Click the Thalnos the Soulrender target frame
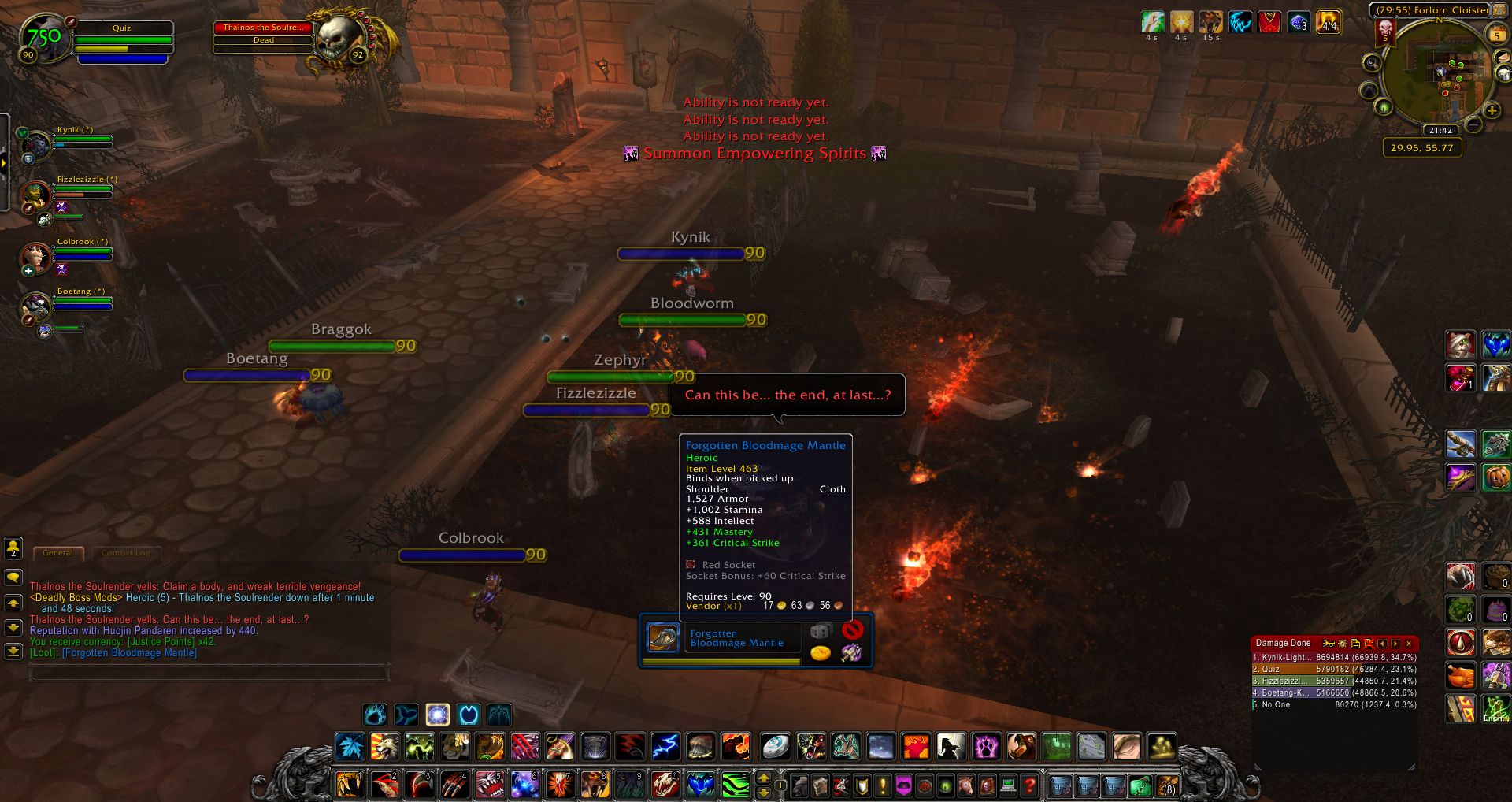 263,33
